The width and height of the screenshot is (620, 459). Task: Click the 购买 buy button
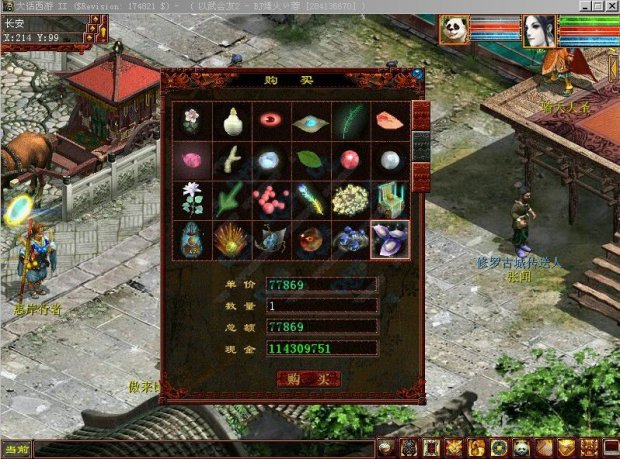[308, 379]
